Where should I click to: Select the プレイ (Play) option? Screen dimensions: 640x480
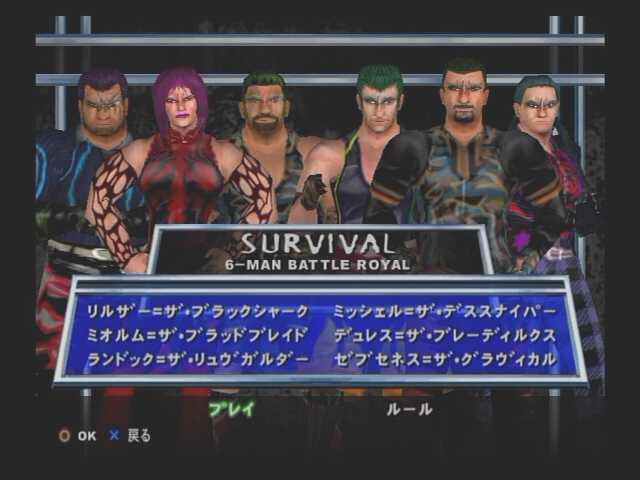231,409
